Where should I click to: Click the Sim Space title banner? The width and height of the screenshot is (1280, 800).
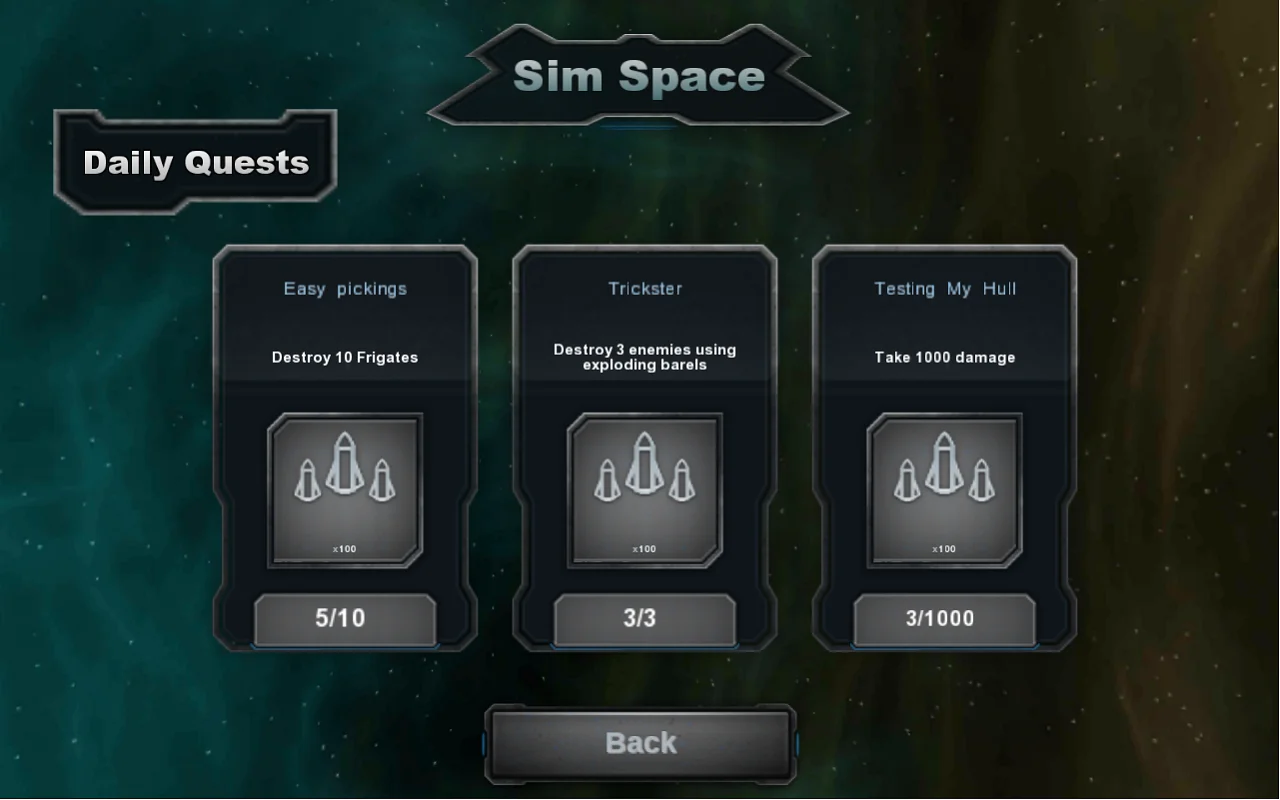(638, 76)
